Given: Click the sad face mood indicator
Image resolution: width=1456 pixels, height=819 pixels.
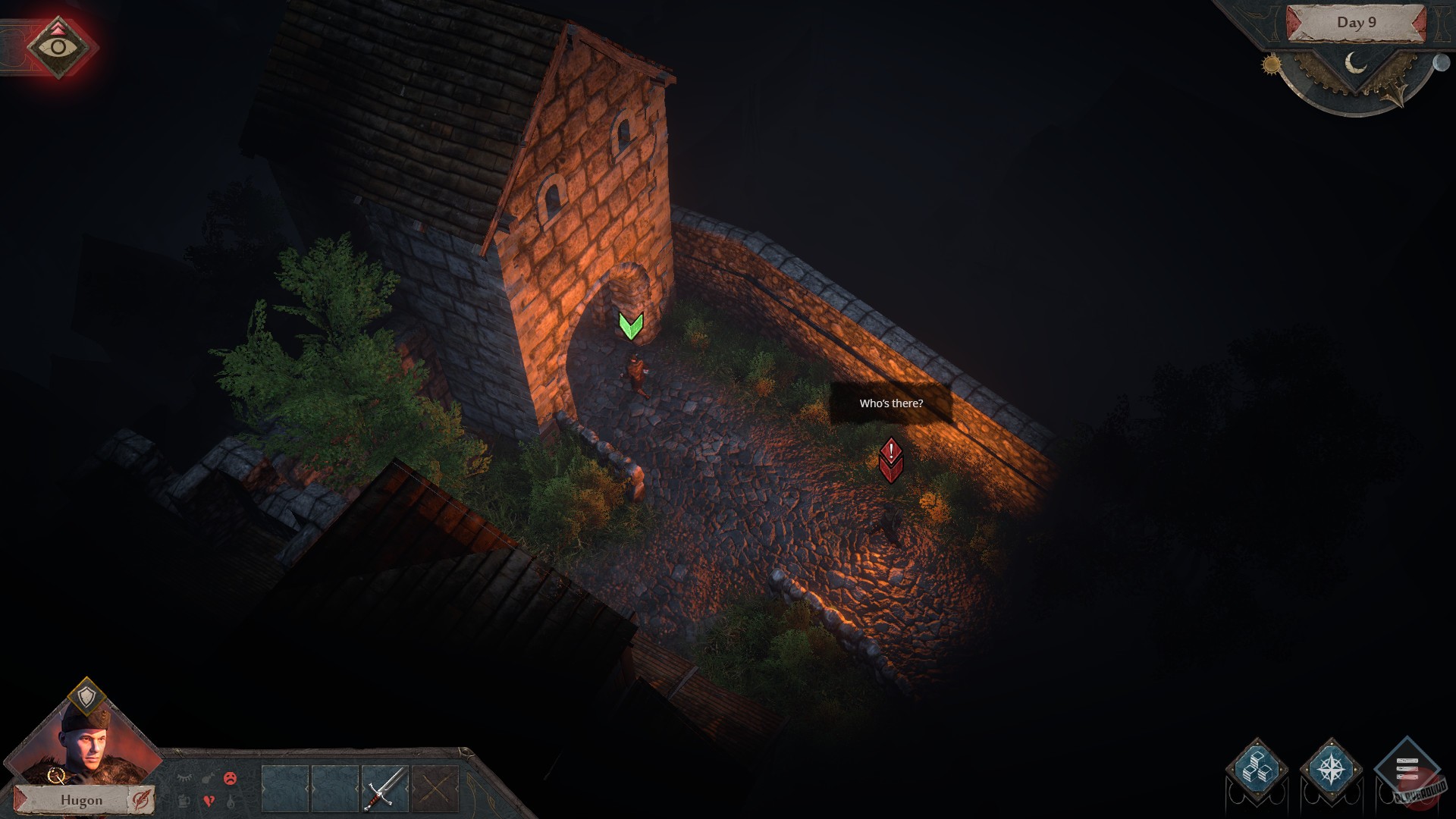Looking at the screenshot, I should tap(229, 779).
